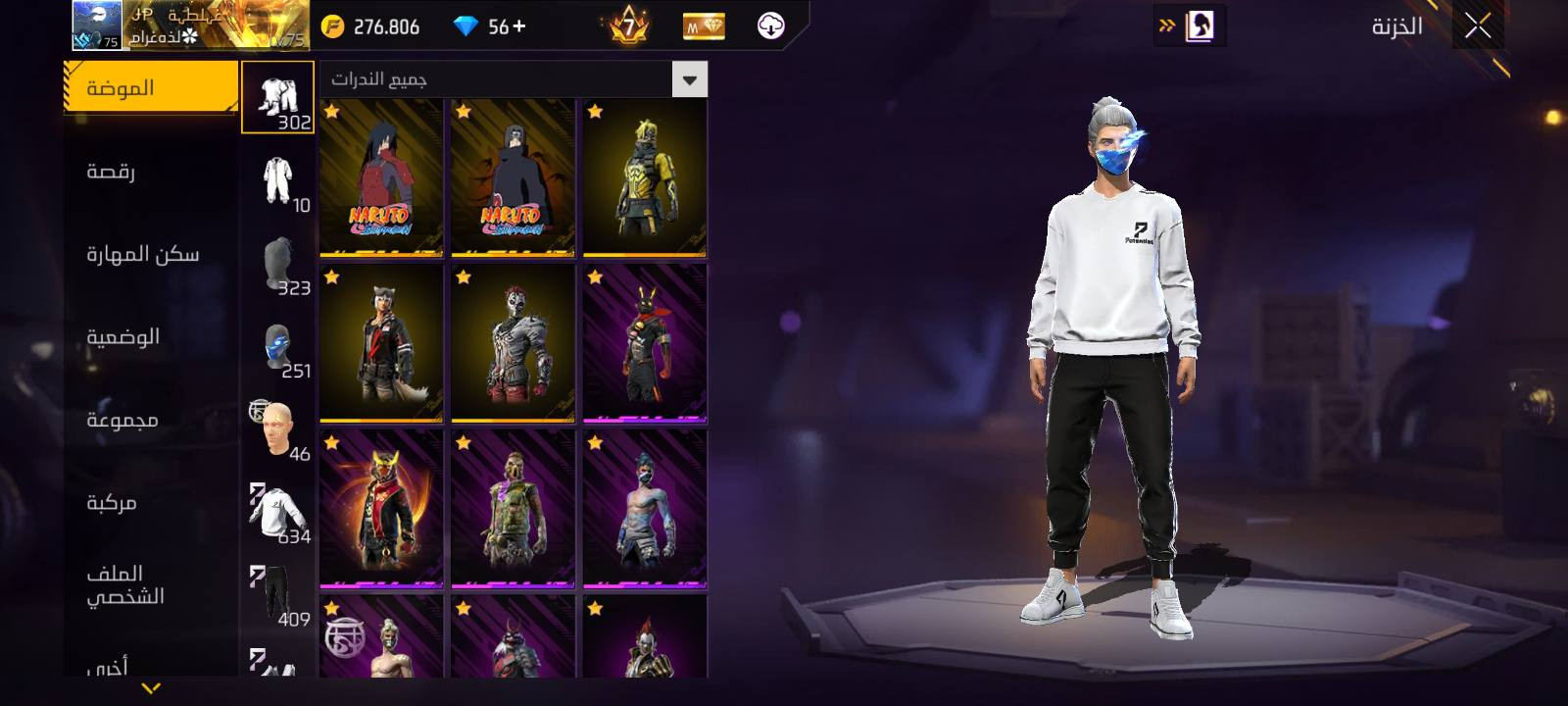Select the yellow and black armored bundle
1568x706 pixels.
[x=644, y=177]
